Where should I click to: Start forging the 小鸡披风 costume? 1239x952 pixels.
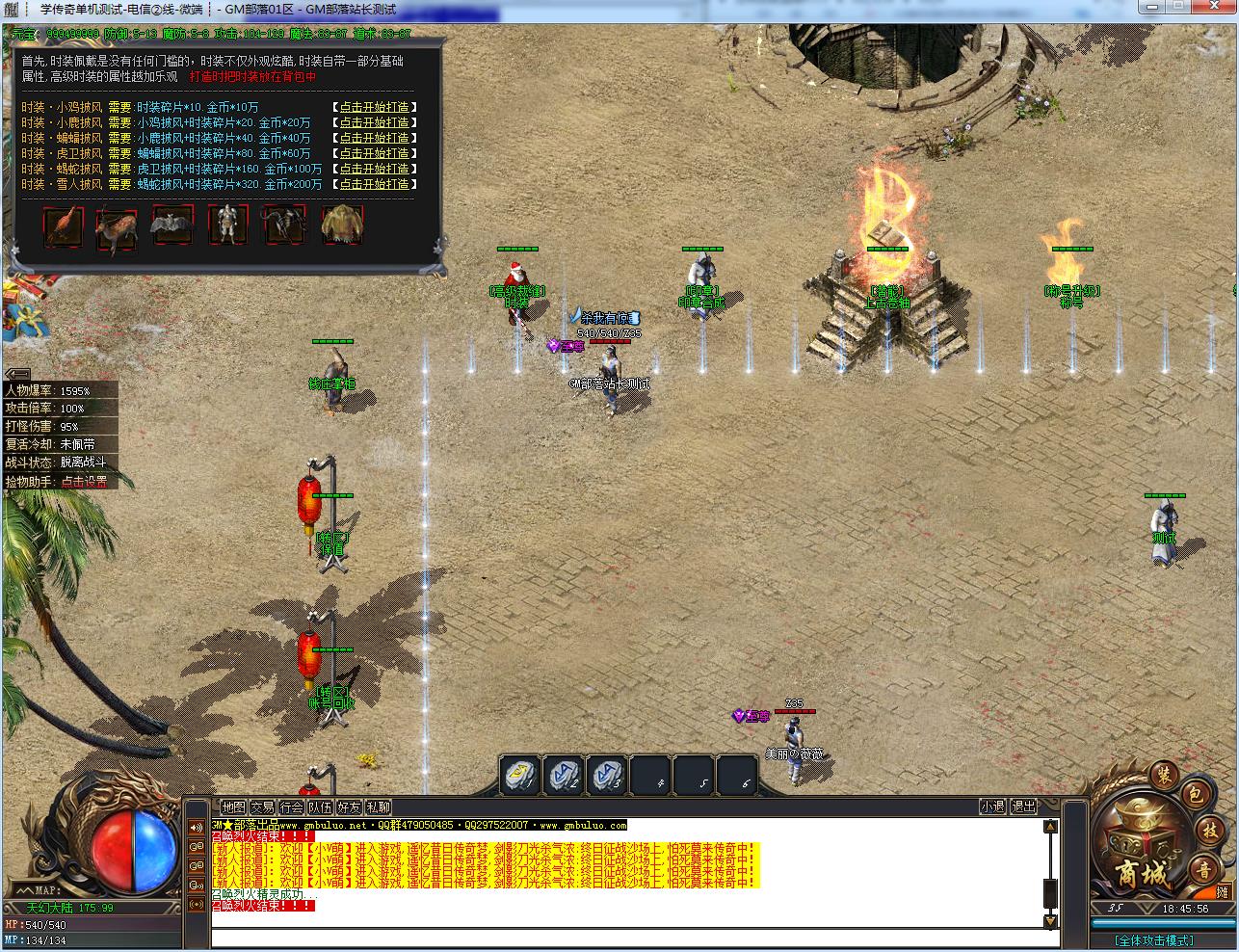374,107
